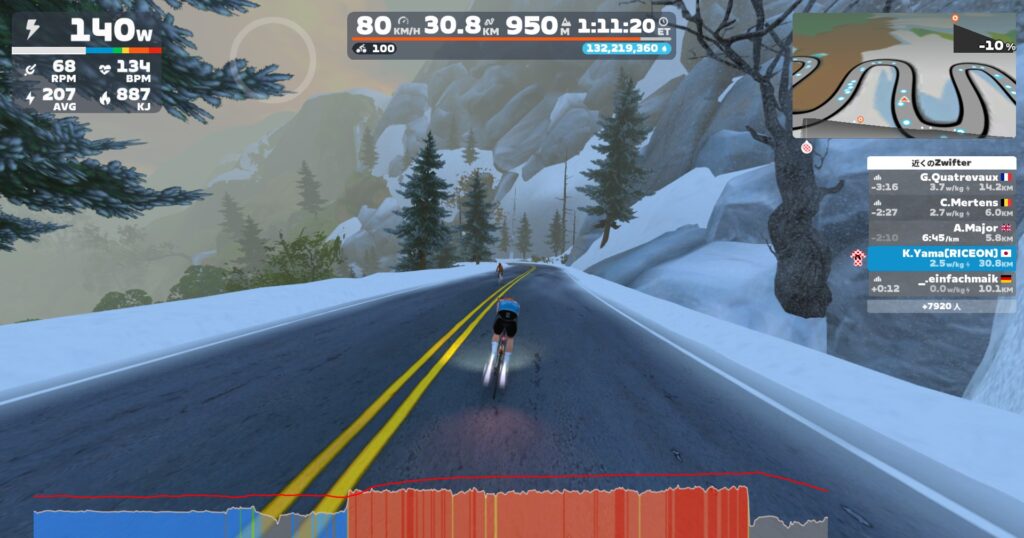Click the highlighted K.Yama[RICEON] row
The height and width of the screenshot is (538, 1024).
[941, 258]
